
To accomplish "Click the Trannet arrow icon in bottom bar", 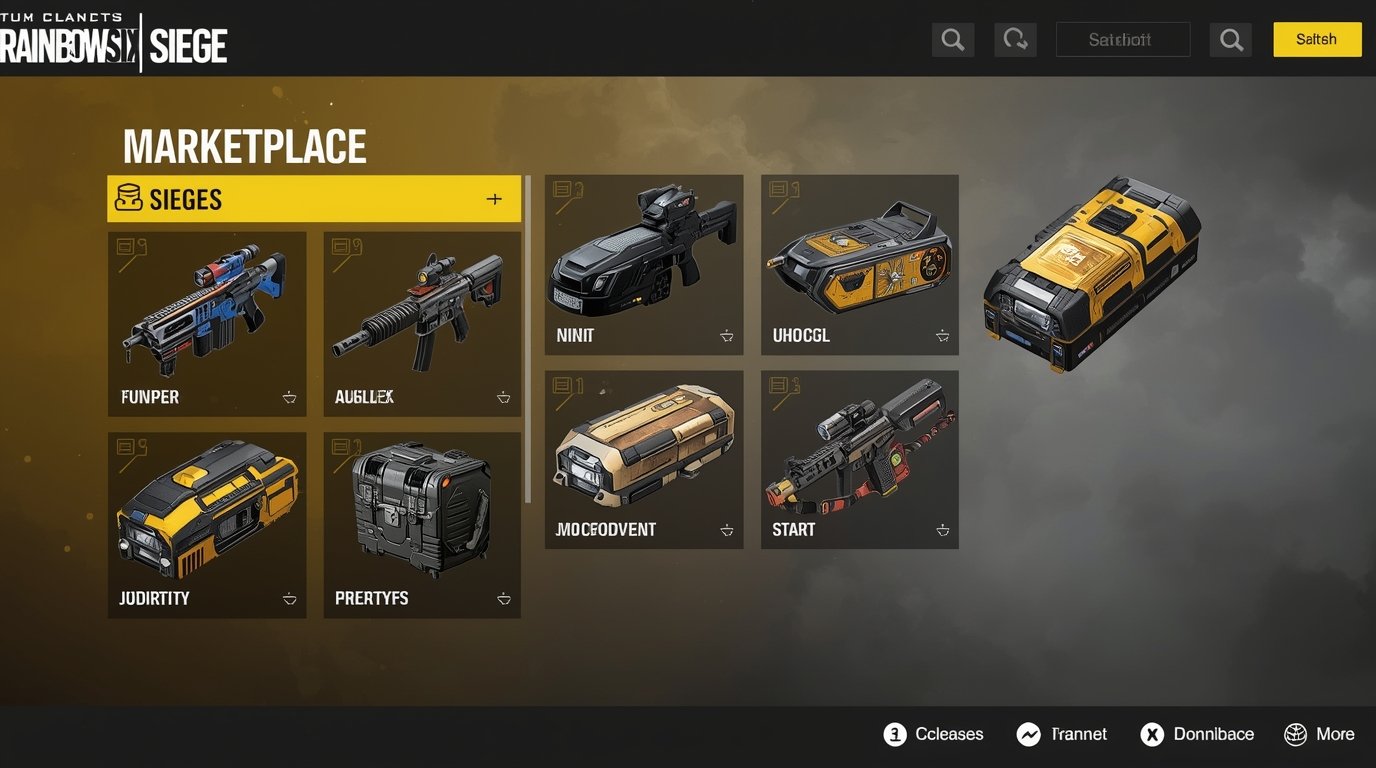I will click(x=1028, y=734).
